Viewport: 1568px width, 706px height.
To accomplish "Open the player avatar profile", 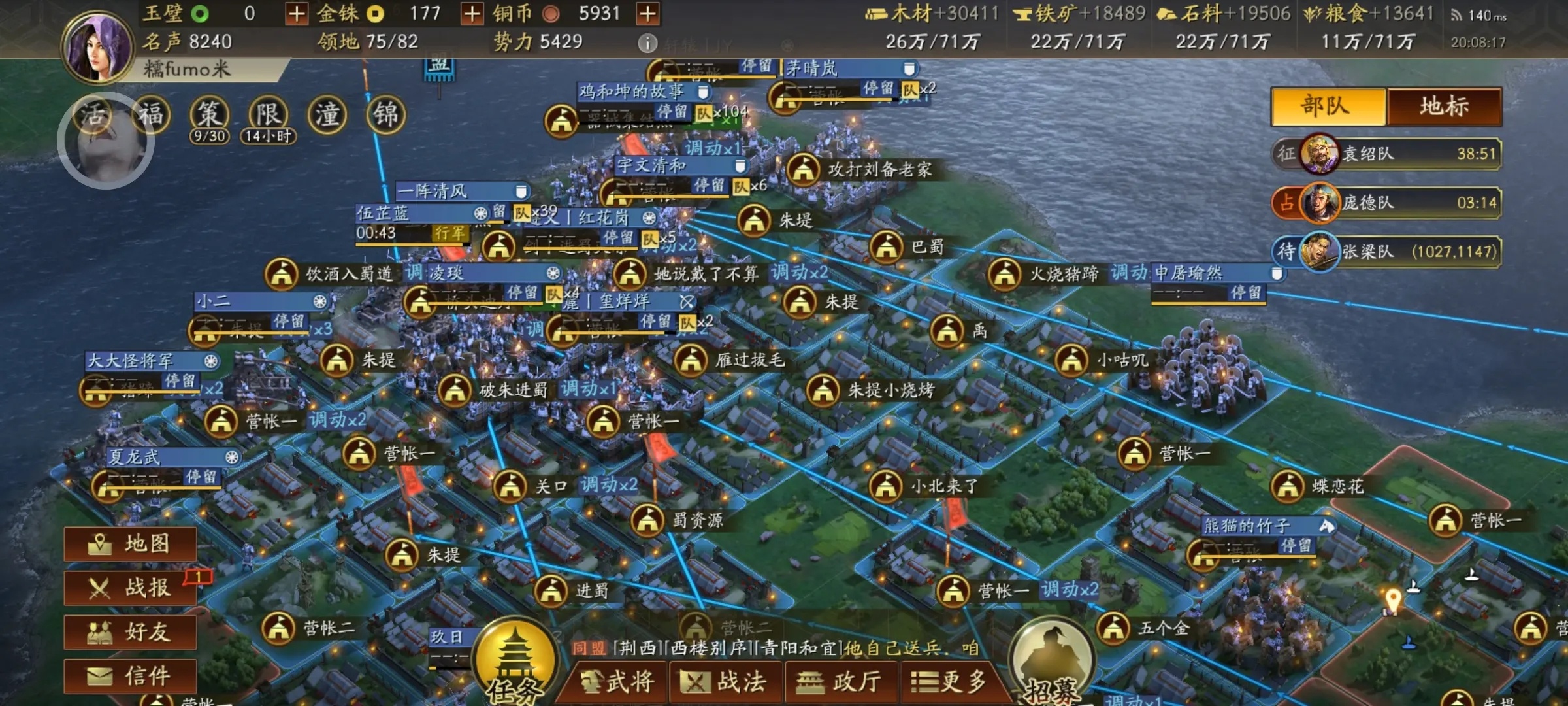I will [x=98, y=46].
